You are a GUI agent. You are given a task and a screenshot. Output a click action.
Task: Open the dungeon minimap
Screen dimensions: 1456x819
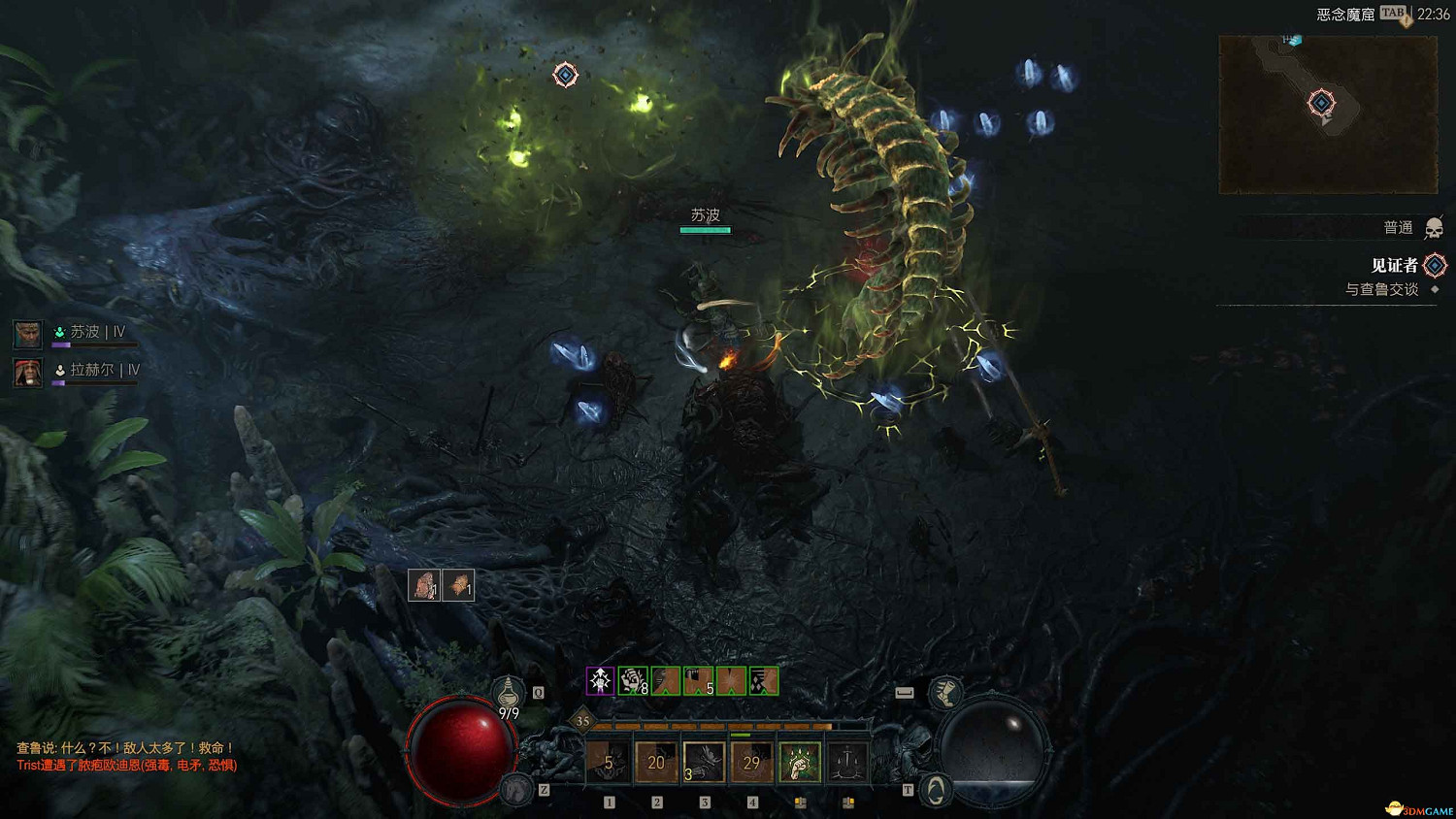coord(1327,115)
